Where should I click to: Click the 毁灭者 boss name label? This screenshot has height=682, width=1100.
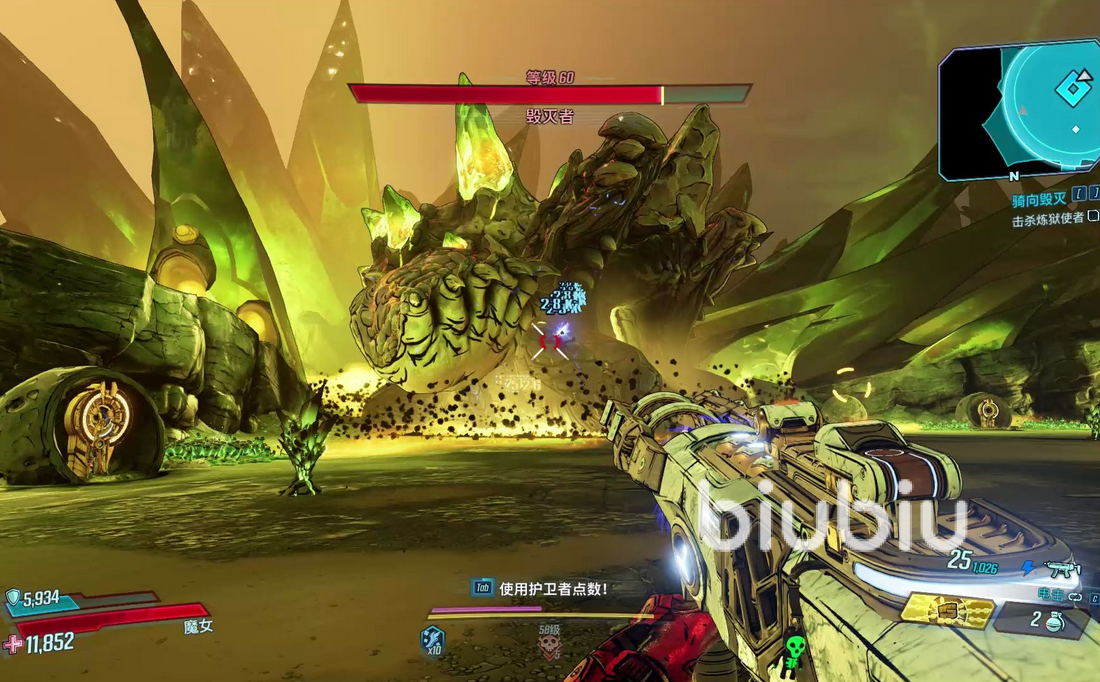click(x=550, y=117)
